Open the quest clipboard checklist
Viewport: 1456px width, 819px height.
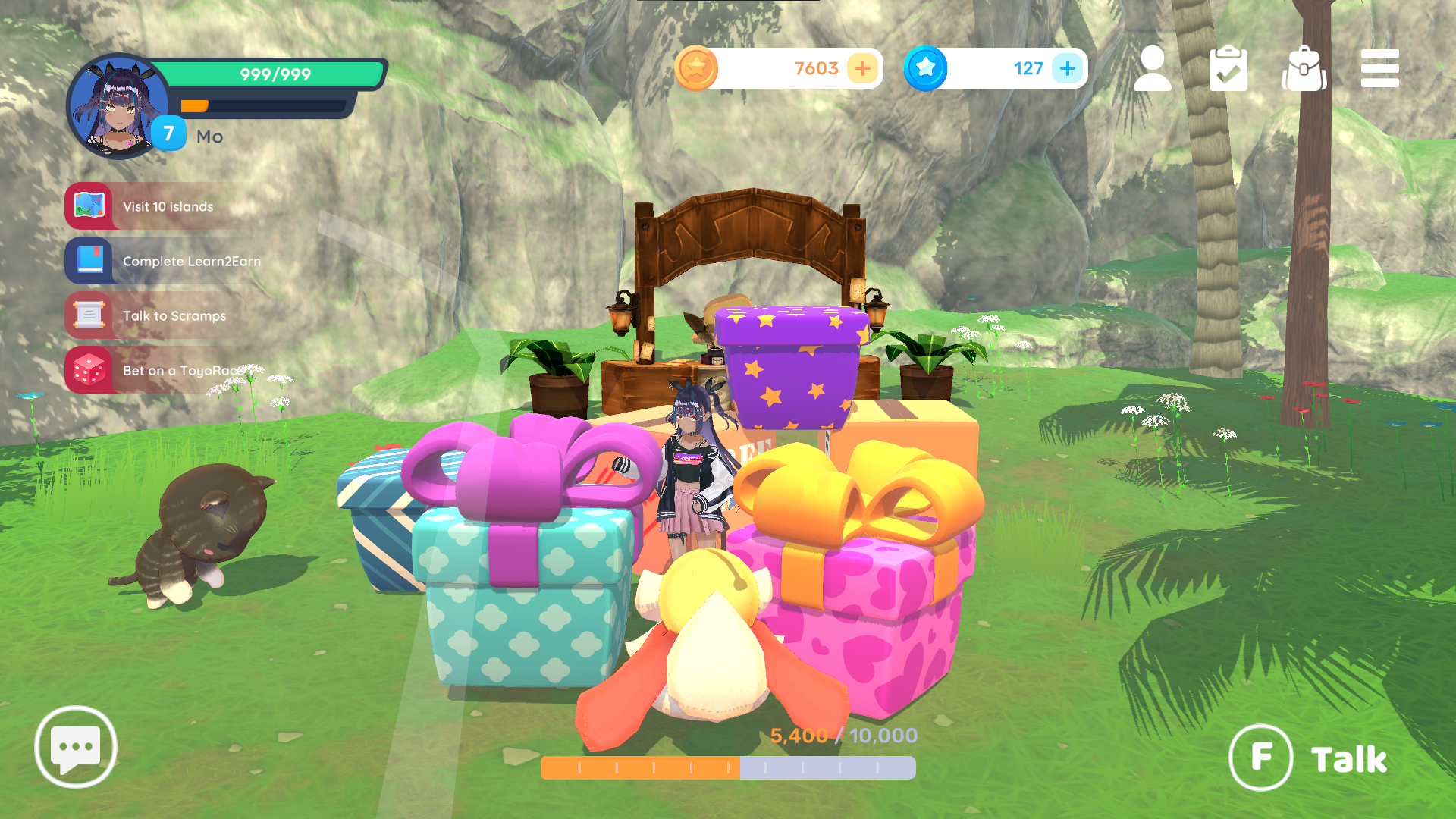click(x=1228, y=69)
